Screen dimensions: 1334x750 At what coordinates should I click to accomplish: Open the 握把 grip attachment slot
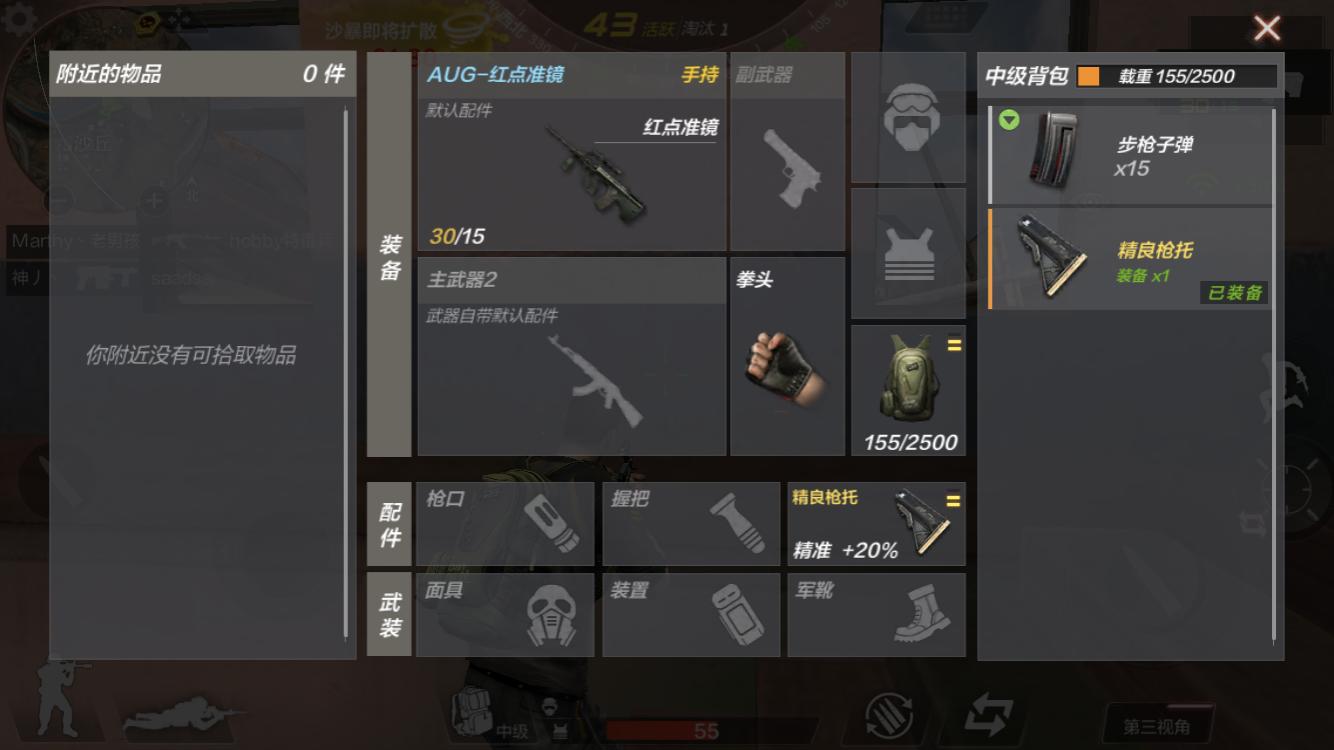[x=690, y=523]
